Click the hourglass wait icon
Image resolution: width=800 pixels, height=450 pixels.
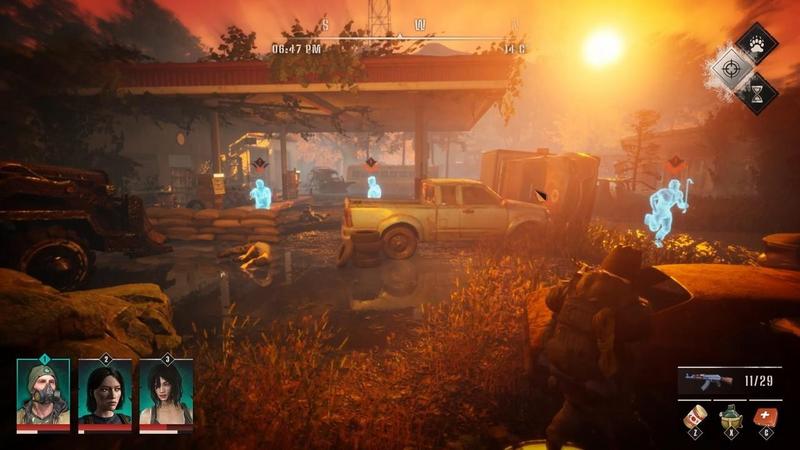pyautogui.click(x=757, y=91)
